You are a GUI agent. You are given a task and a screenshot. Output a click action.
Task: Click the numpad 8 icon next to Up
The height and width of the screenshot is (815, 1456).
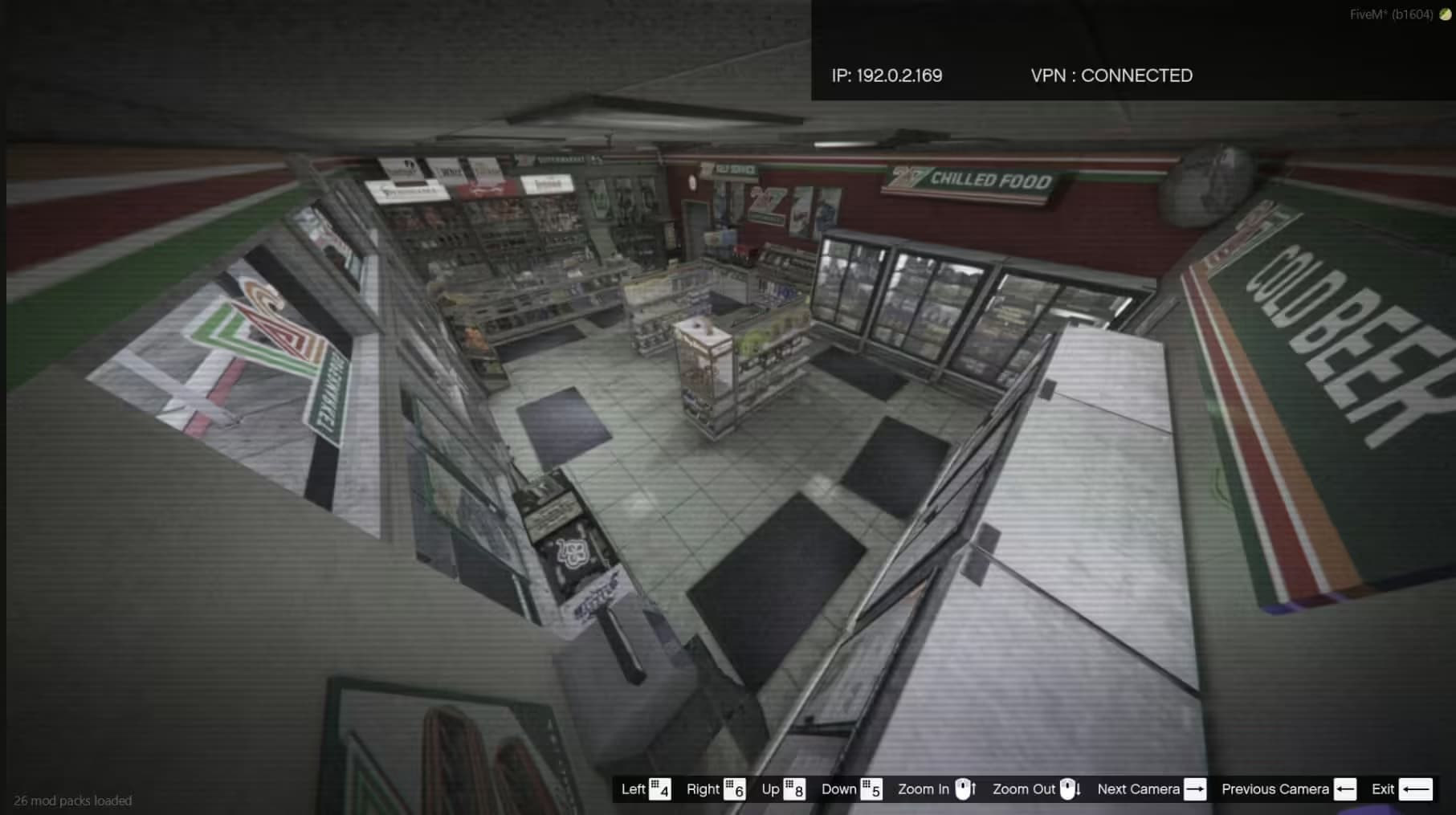(796, 789)
